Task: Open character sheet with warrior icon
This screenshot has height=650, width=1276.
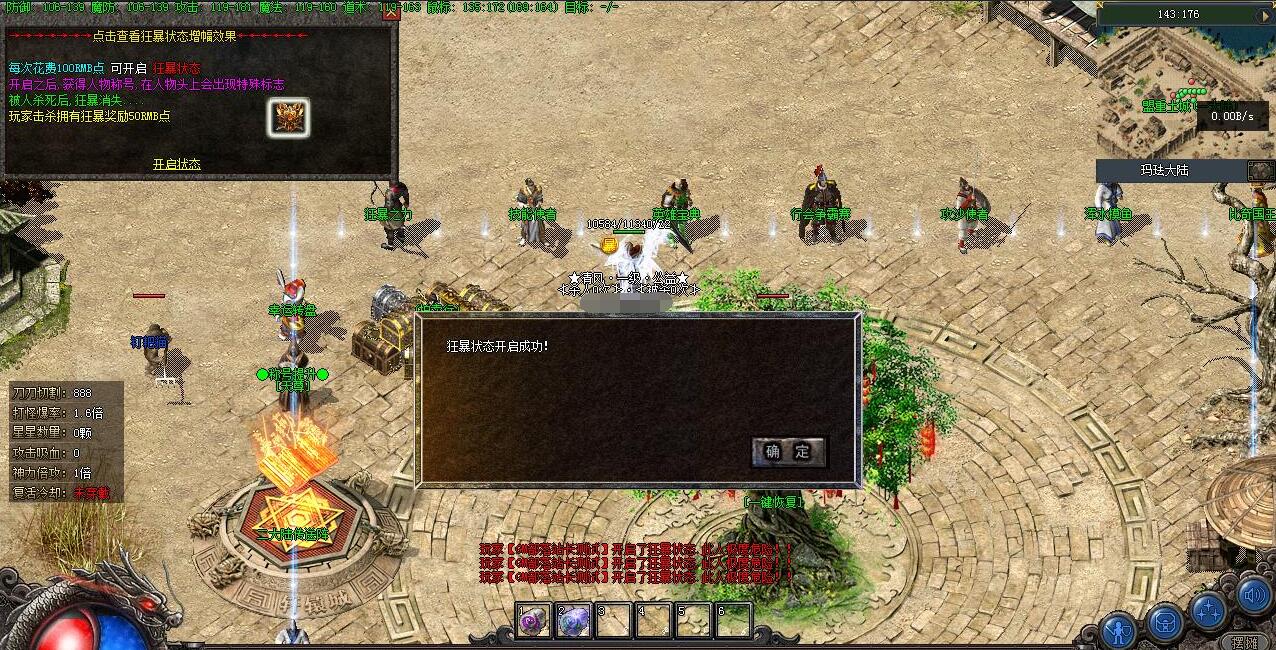Action: pyautogui.click(x=1118, y=630)
